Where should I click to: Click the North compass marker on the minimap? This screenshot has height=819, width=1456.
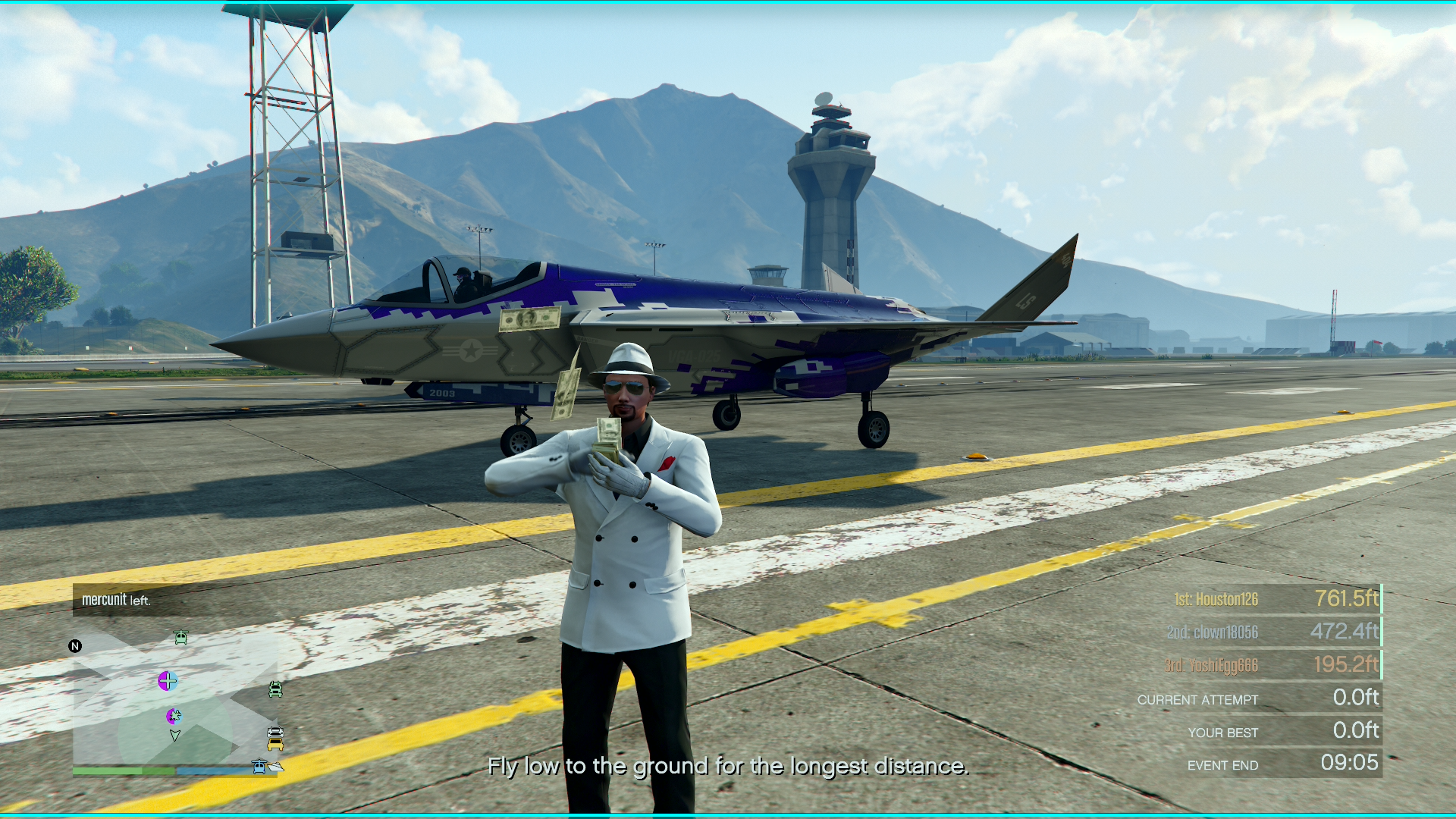[x=75, y=646]
